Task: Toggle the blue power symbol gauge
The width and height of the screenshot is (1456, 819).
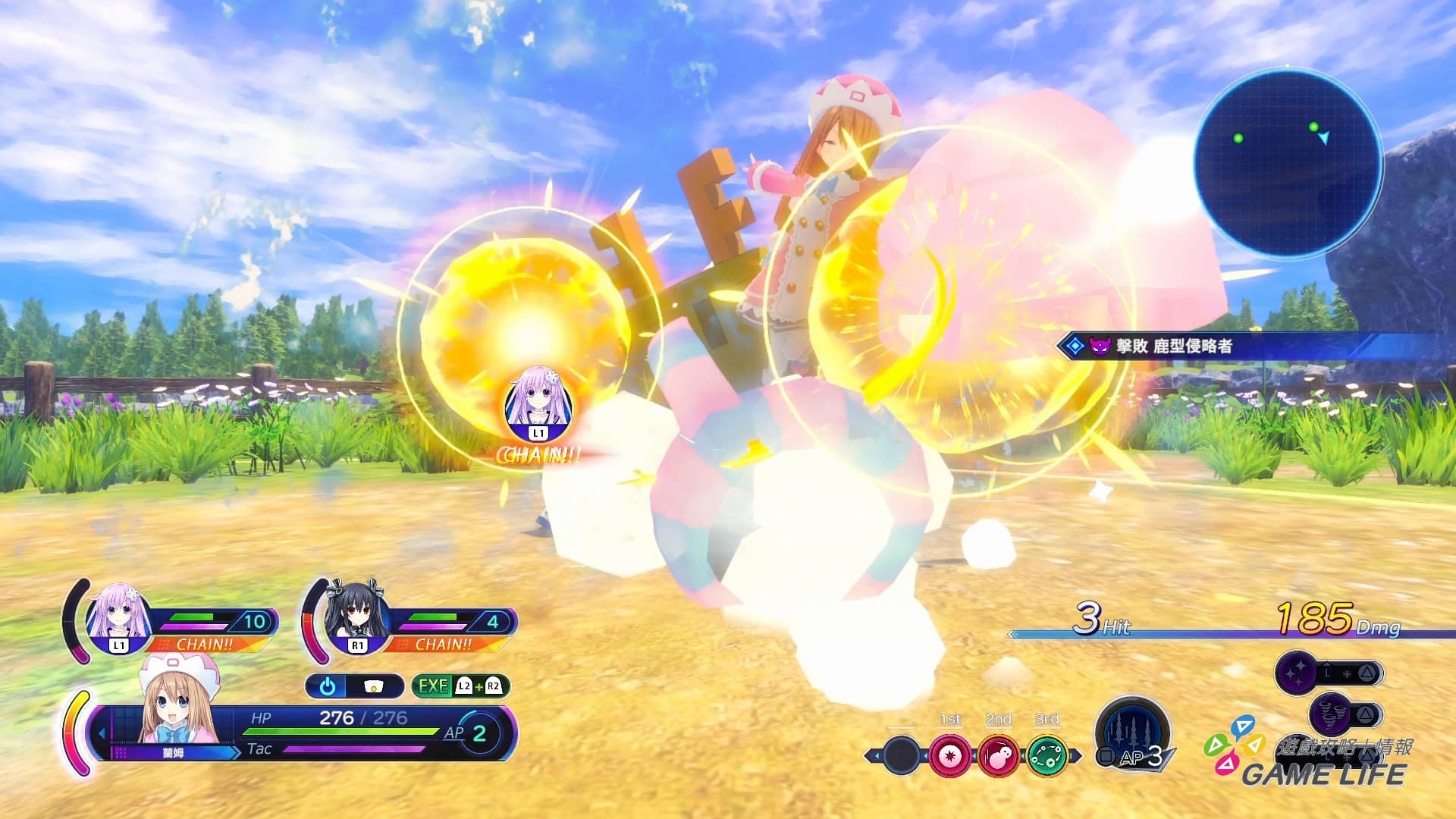Action: (328, 686)
